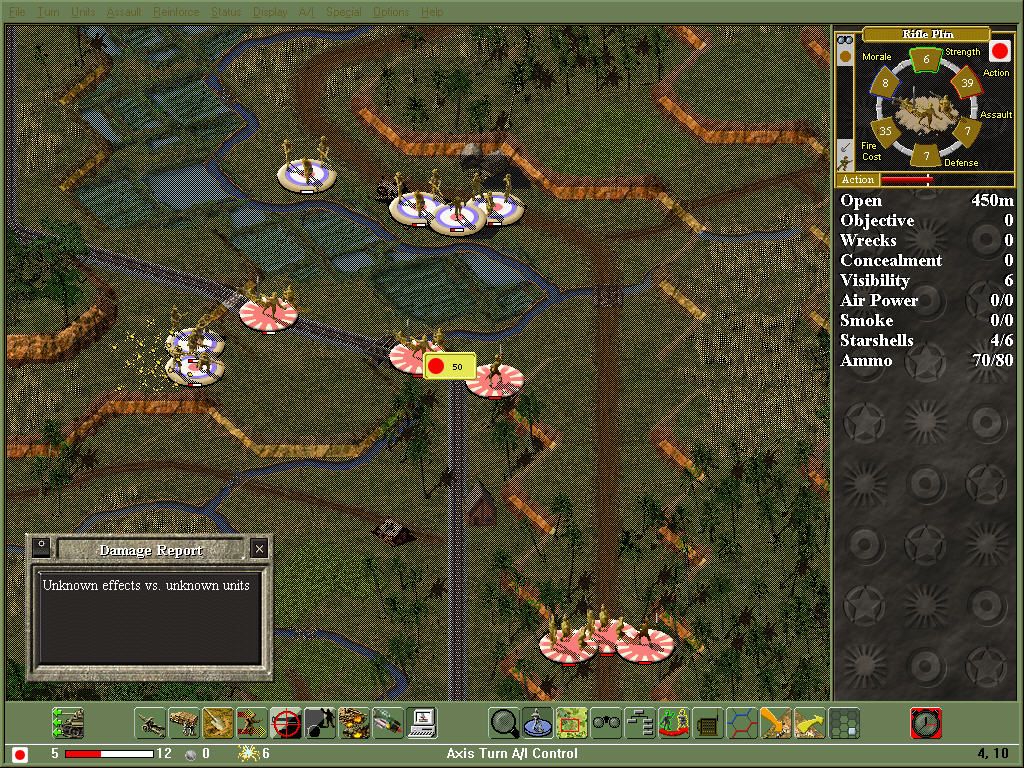Click the red crosshair target button
This screenshot has height=768, width=1024.
(x=286, y=722)
